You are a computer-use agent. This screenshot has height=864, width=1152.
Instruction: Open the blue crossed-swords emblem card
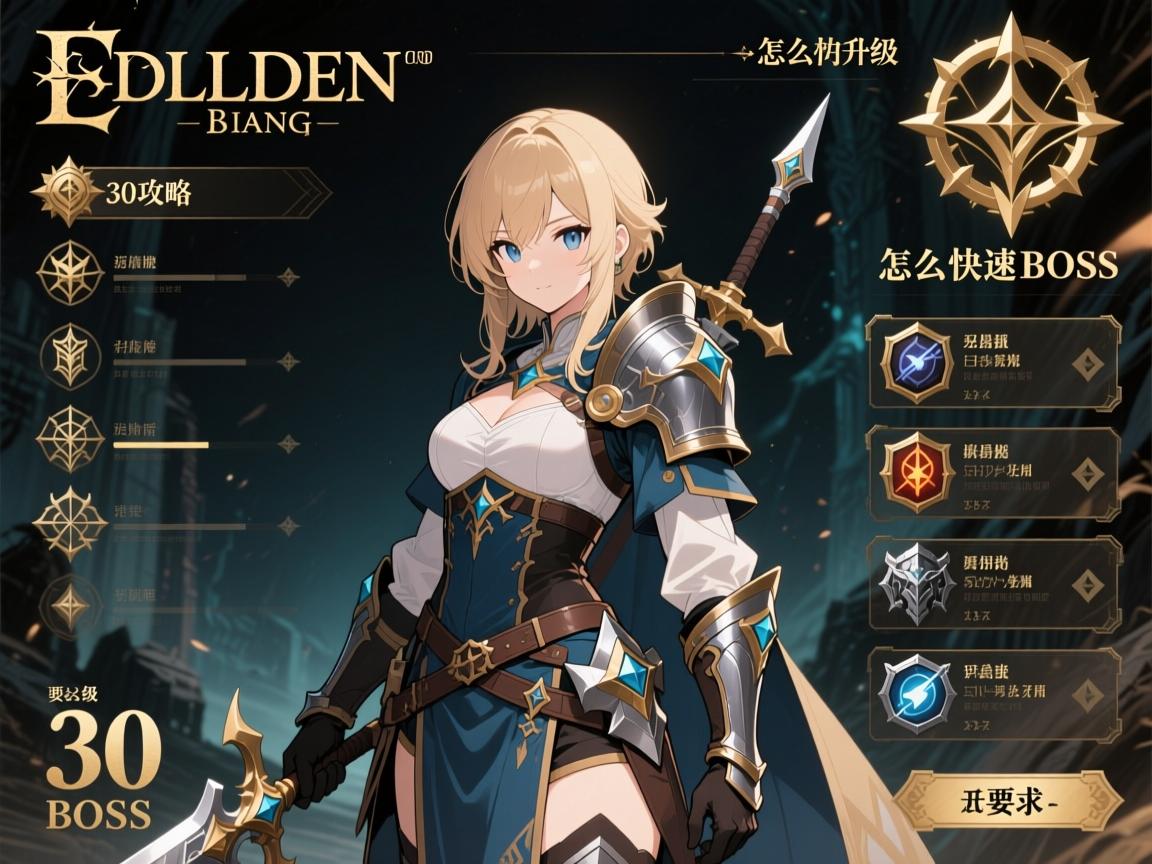[994, 362]
